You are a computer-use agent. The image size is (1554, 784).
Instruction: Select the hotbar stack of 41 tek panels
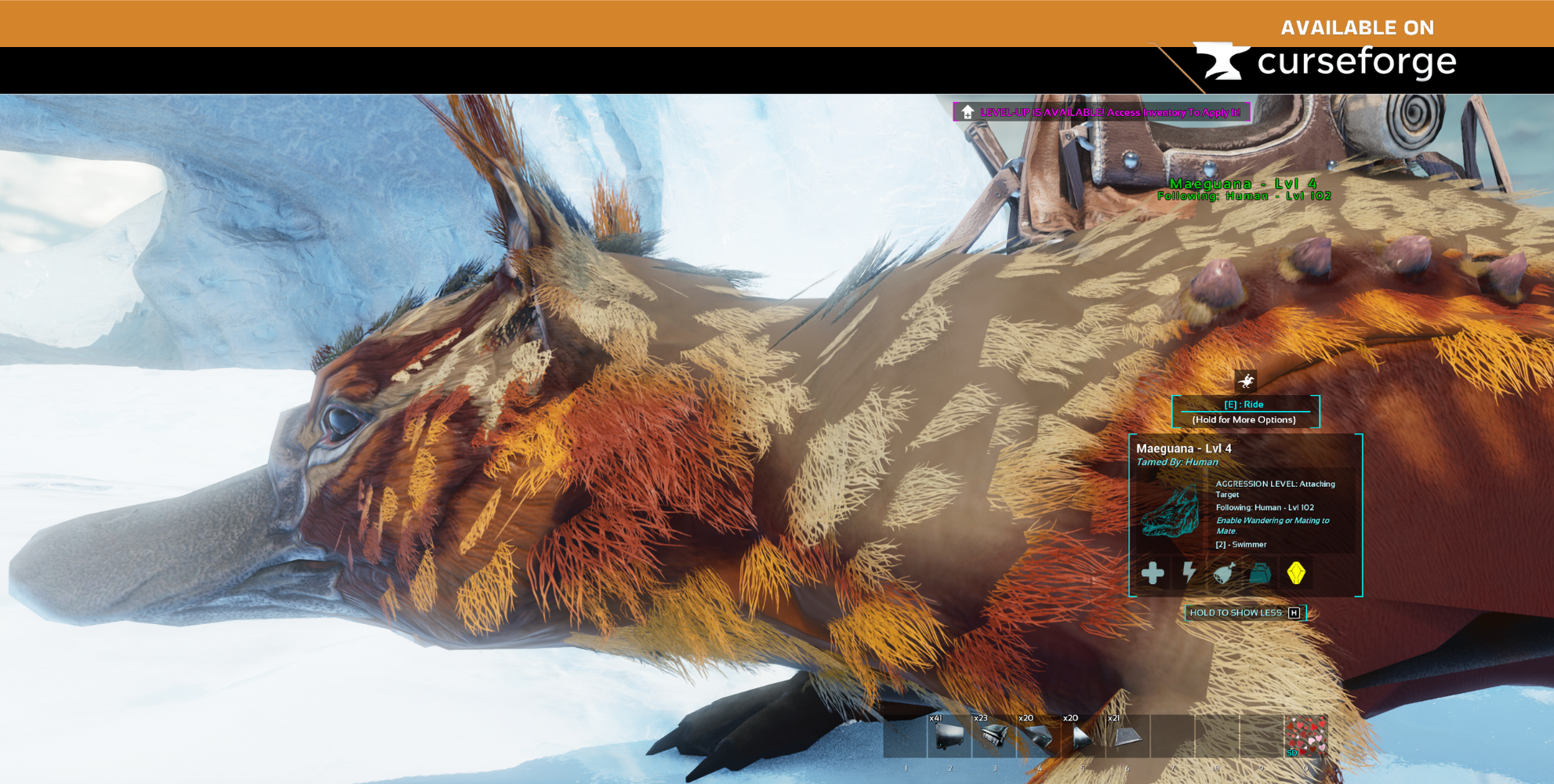[x=949, y=736]
